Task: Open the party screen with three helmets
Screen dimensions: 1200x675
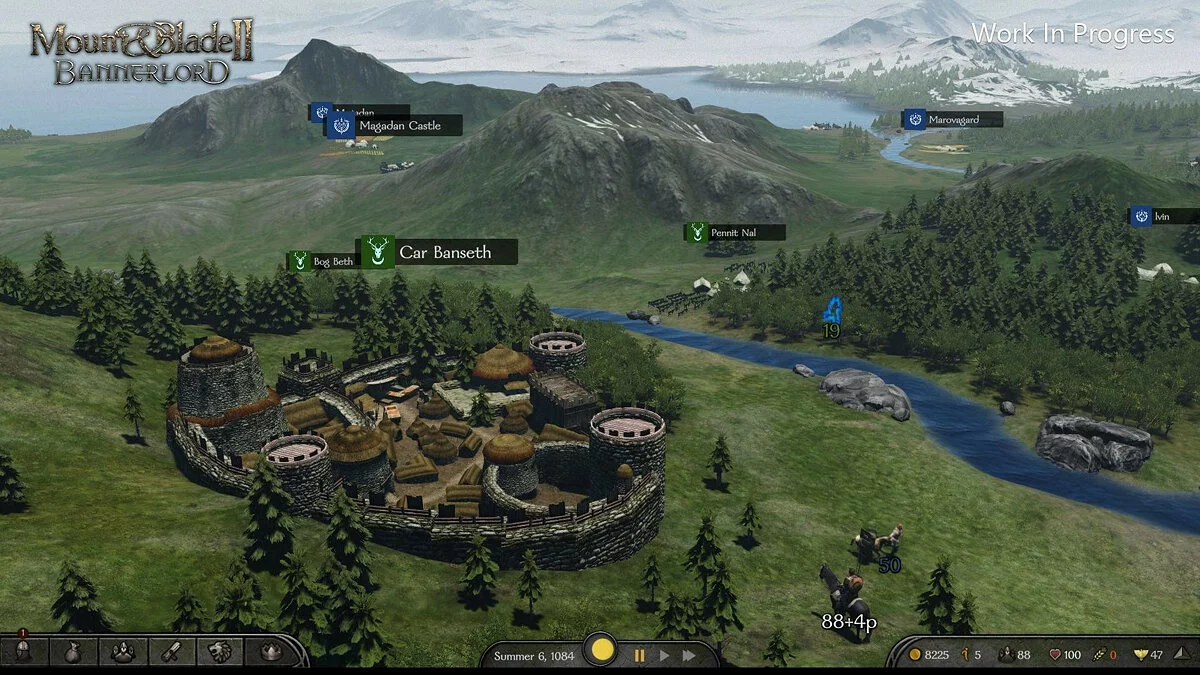Action: click(124, 652)
